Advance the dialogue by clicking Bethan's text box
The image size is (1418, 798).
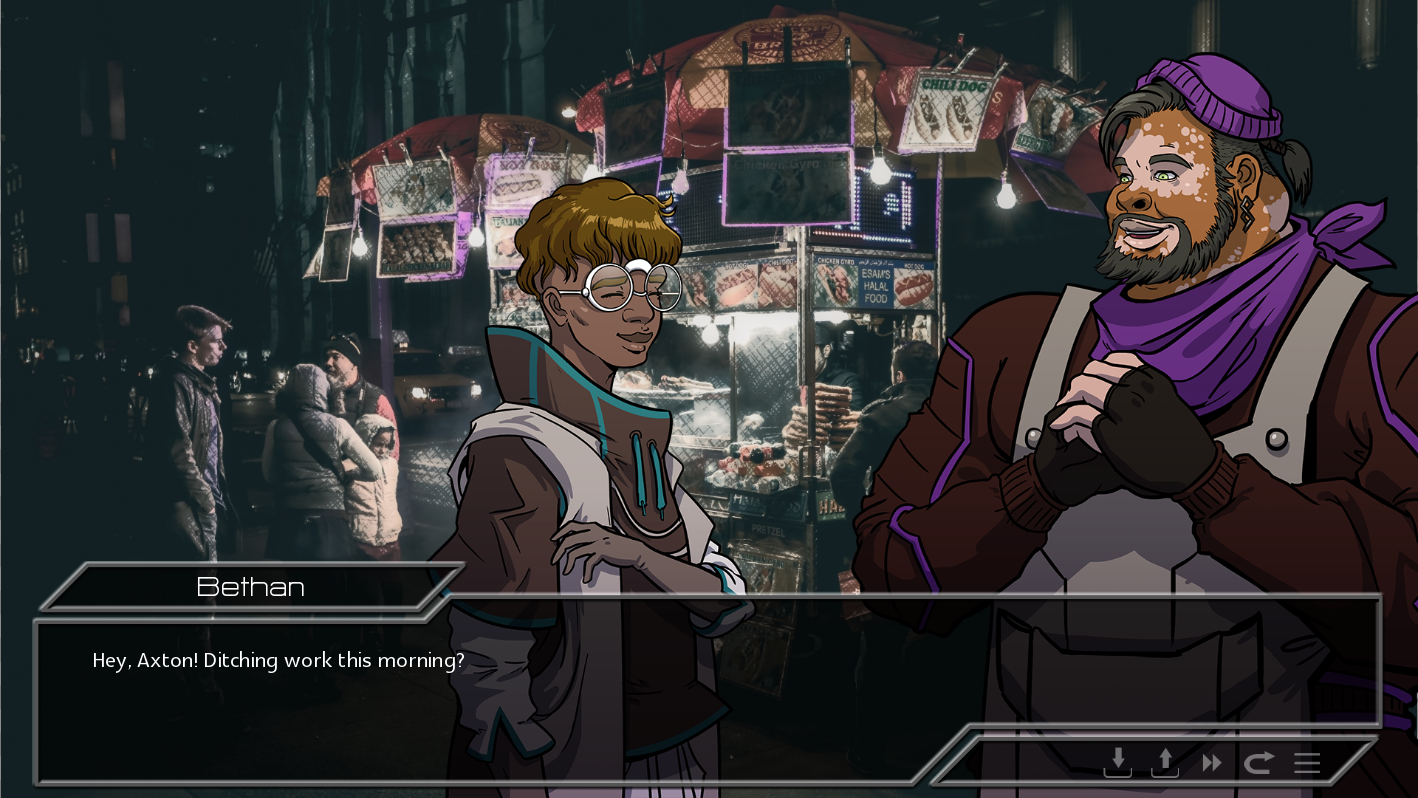[x=500, y=690]
